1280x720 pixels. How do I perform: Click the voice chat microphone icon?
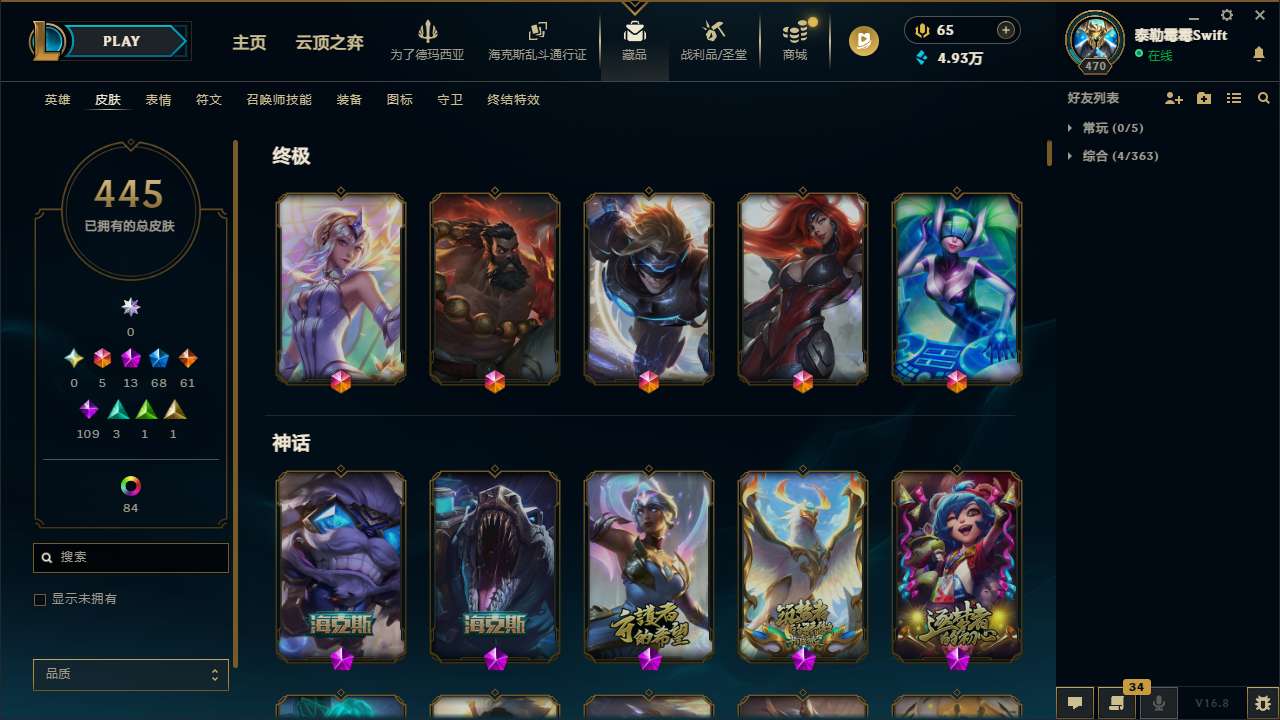click(1158, 703)
